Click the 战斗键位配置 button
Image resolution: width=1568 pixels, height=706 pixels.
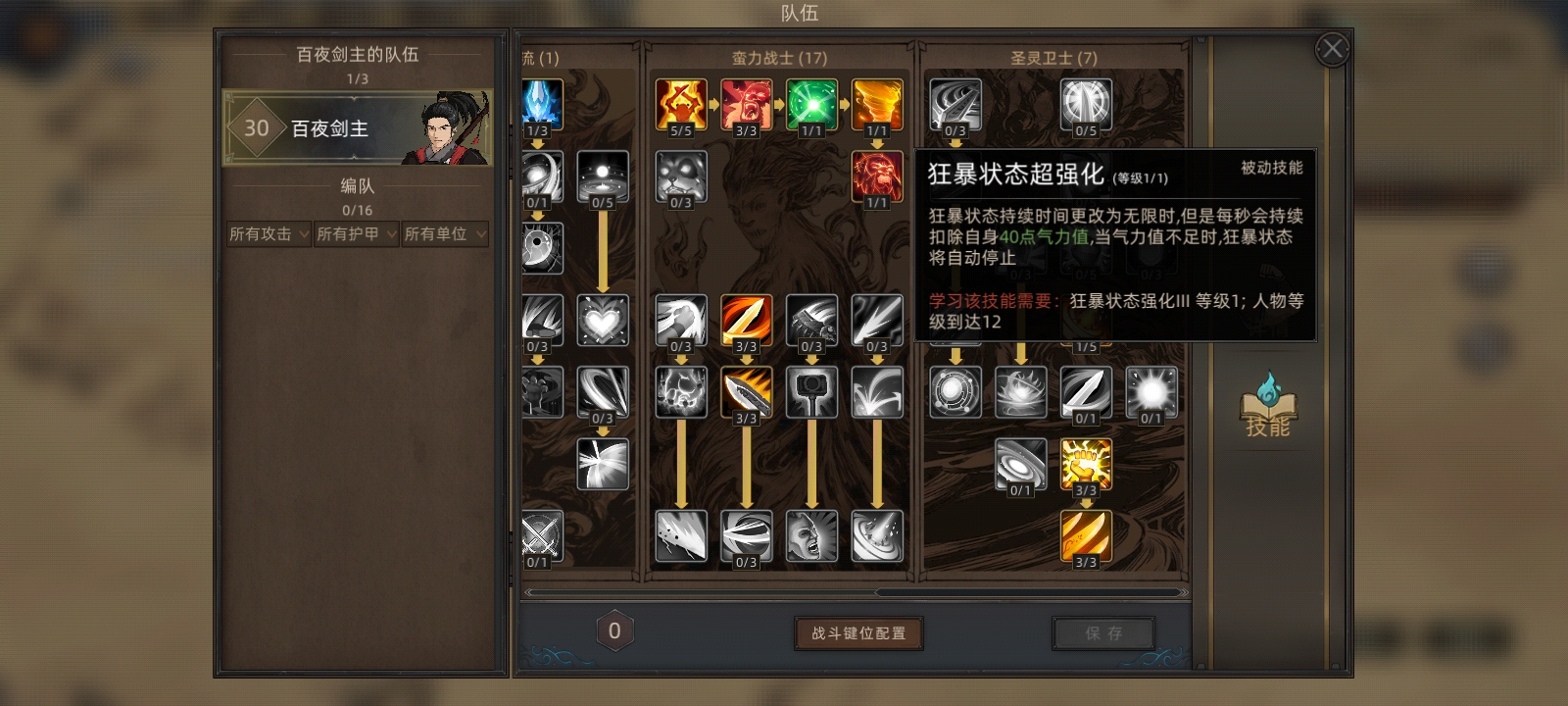pos(858,634)
